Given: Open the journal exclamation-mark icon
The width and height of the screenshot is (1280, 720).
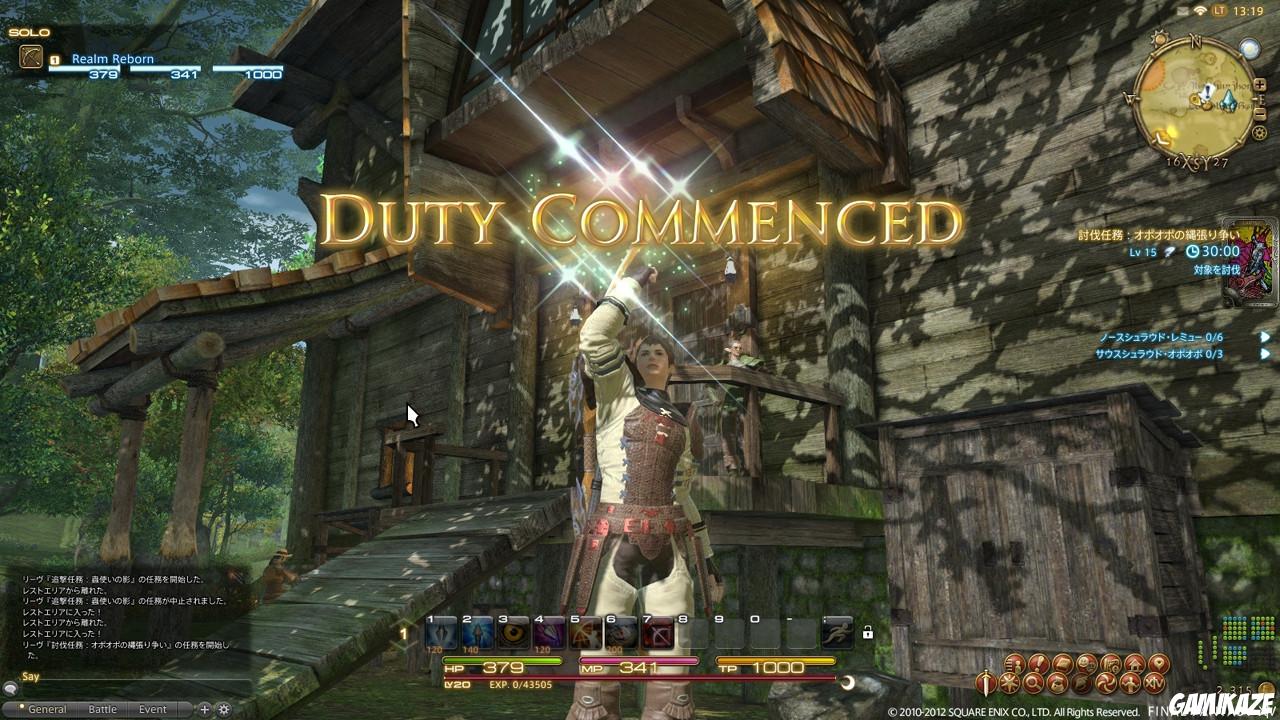Looking at the screenshot, I should (1039, 664).
